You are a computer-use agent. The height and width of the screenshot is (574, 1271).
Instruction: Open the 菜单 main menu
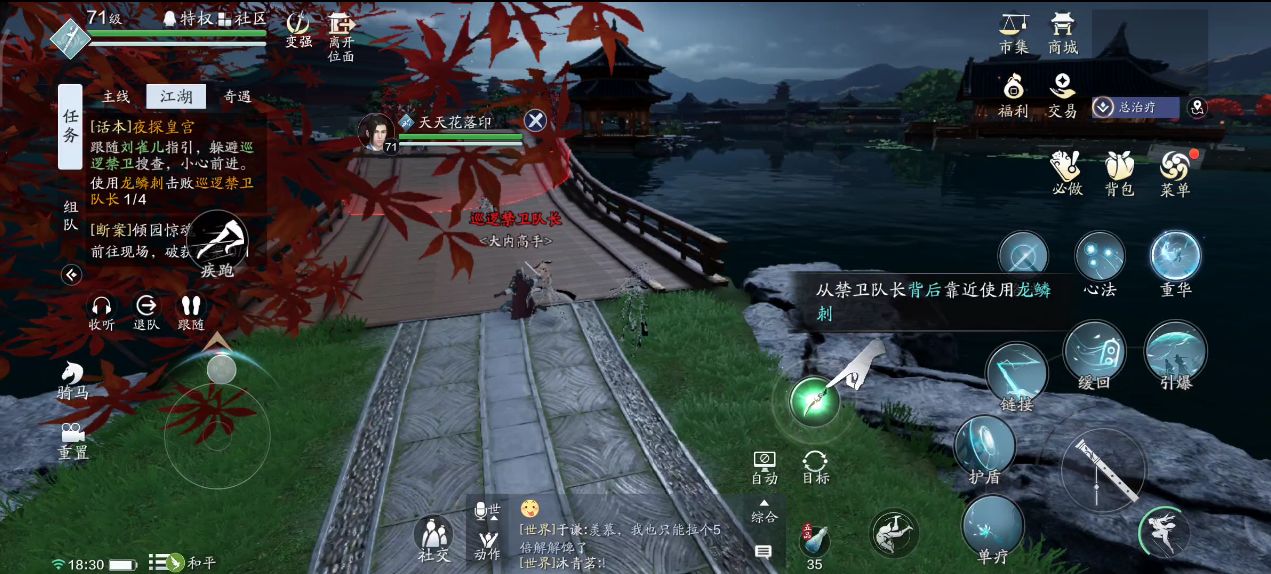1174,171
